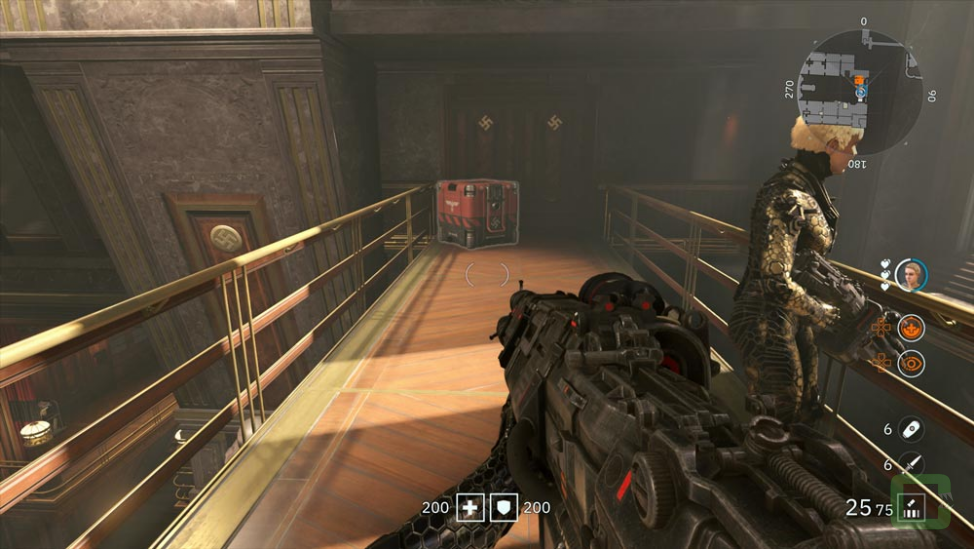This screenshot has width=974, height=549.
Task: Select the partner character portrait
Action: [x=911, y=275]
